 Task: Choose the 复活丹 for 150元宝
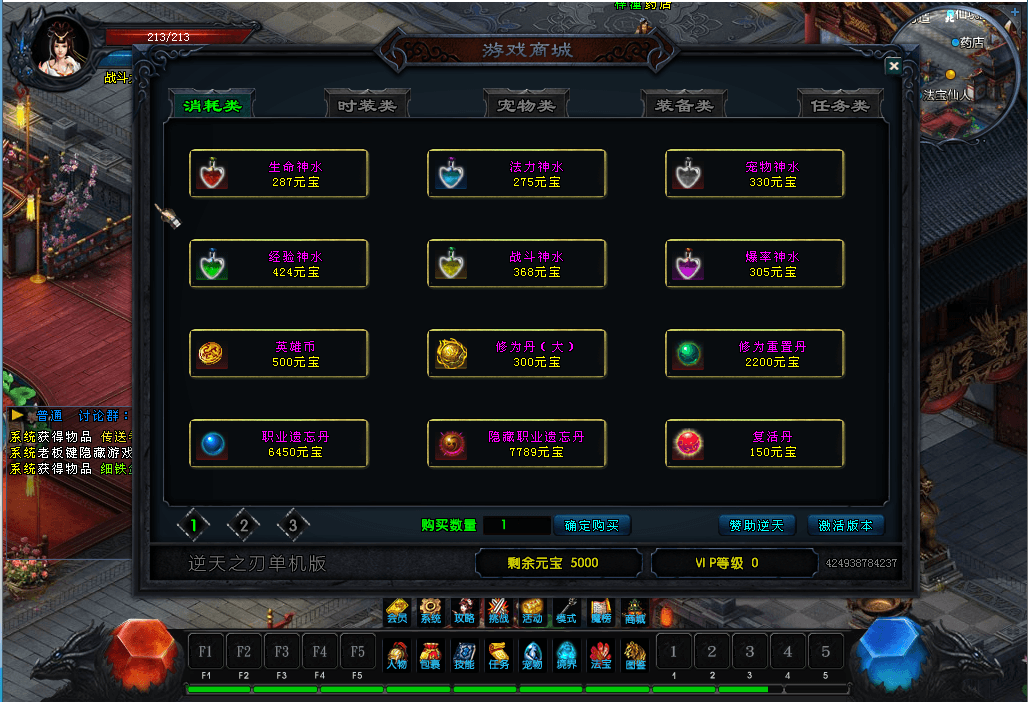[755, 443]
